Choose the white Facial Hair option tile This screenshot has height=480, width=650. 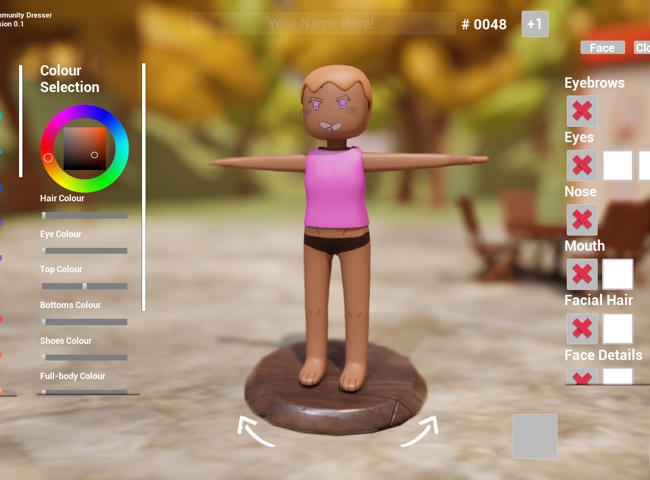coord(618,329)
